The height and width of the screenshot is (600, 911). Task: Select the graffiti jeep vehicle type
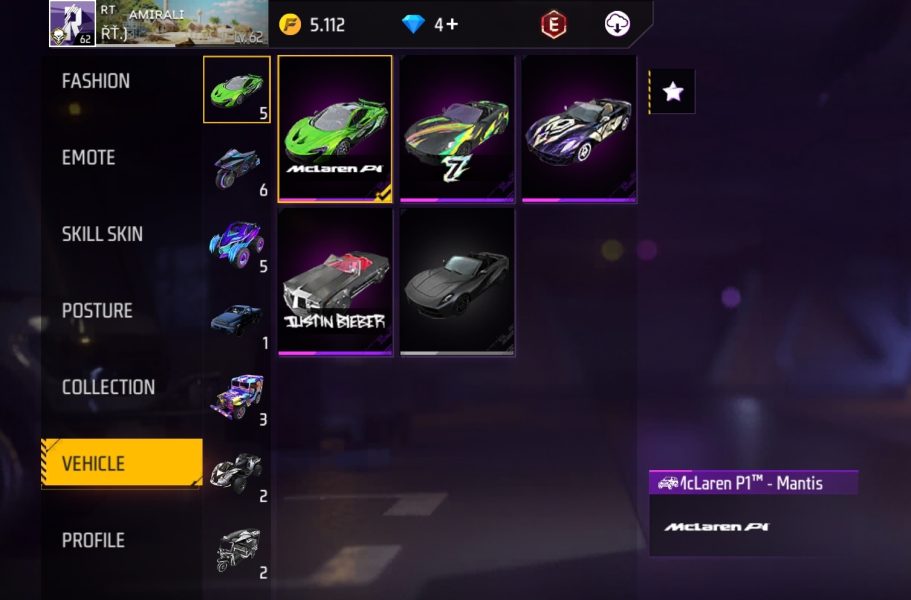(x=237, y=396)
